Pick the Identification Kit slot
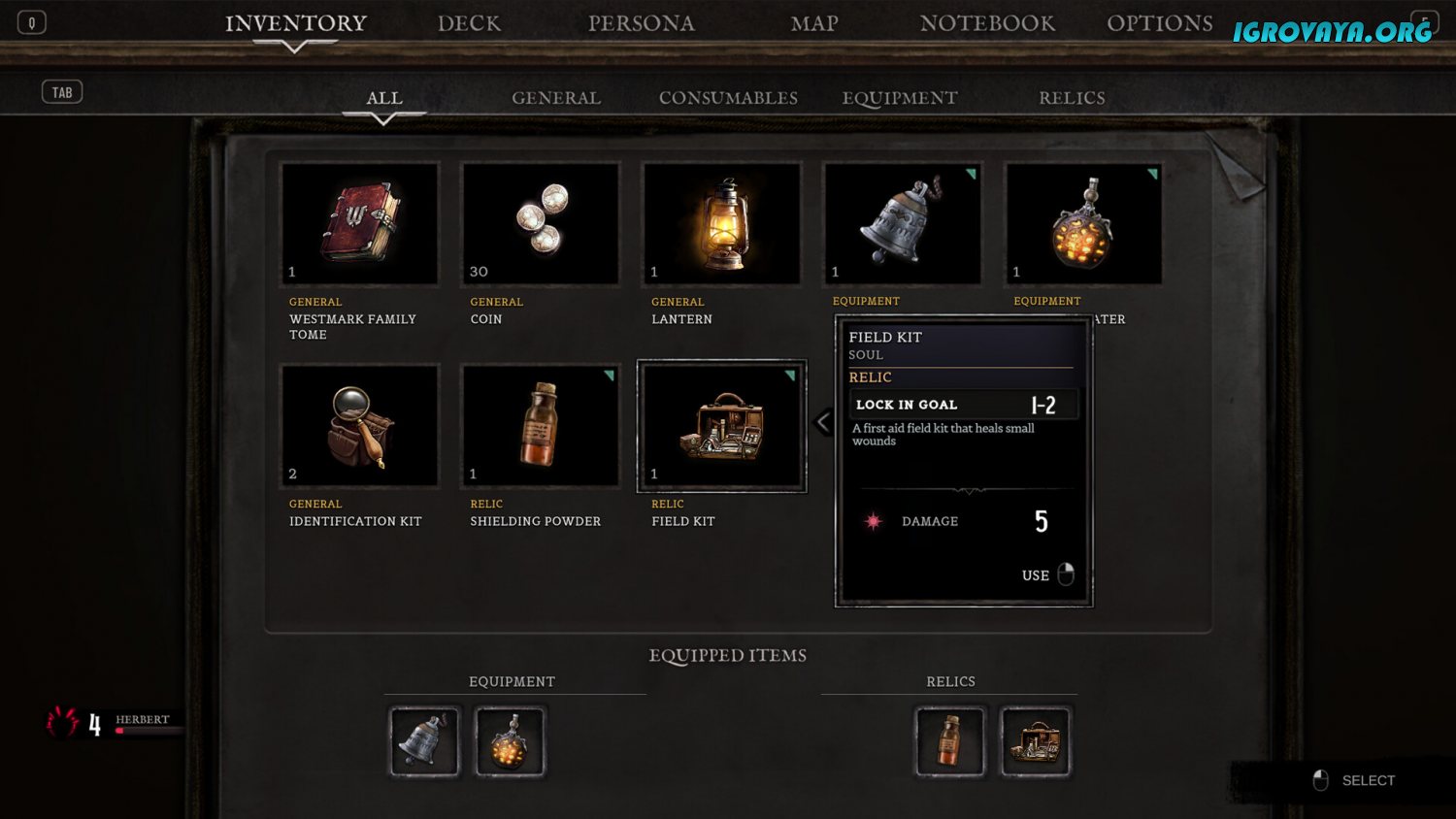 (x=359, y=426)
